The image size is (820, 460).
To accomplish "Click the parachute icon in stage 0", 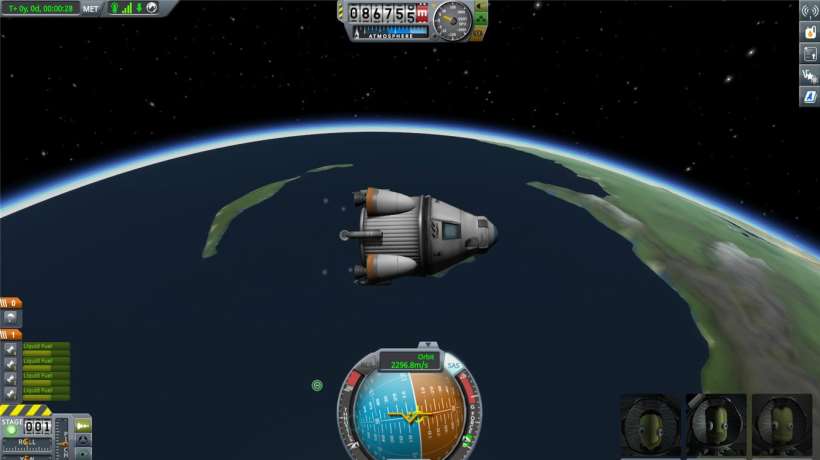I will [10, 317].
